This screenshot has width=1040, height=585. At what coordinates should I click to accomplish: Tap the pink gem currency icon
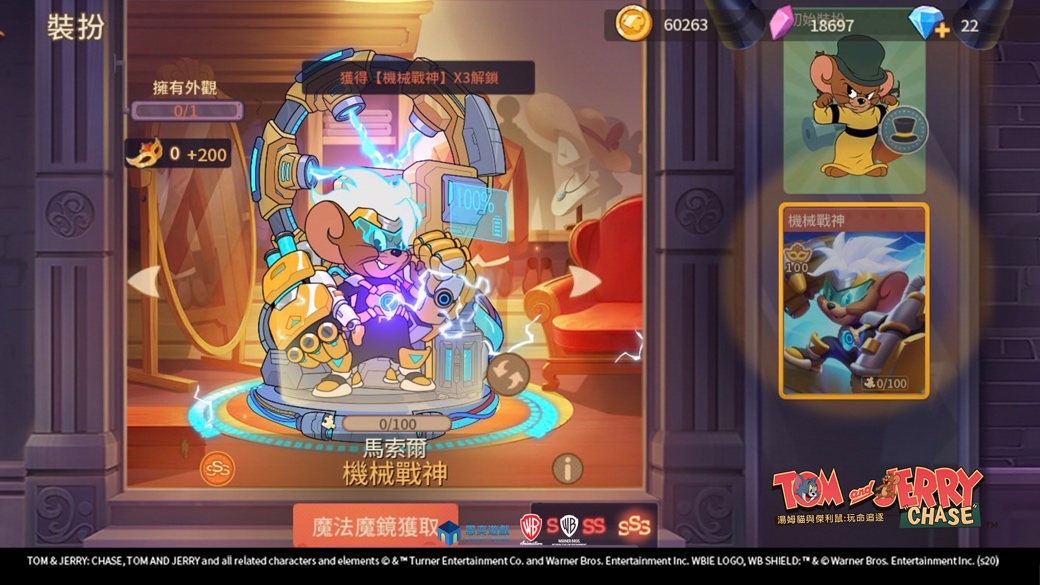(x=781, y=24)
